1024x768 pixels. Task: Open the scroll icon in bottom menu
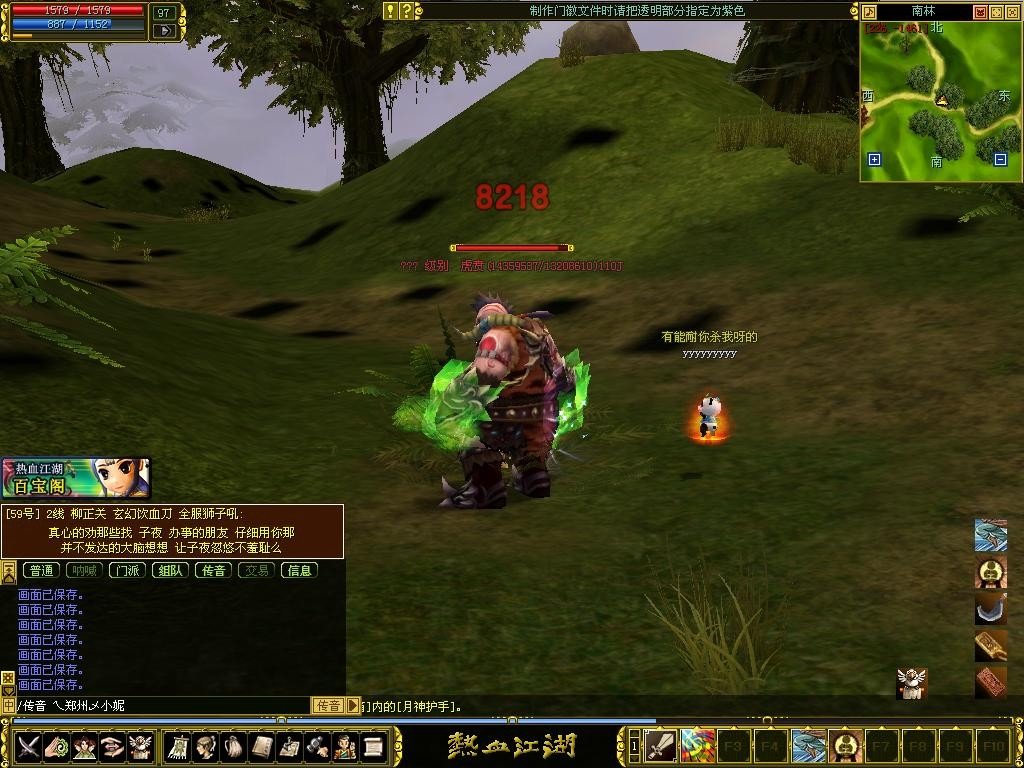pos(374,746)
